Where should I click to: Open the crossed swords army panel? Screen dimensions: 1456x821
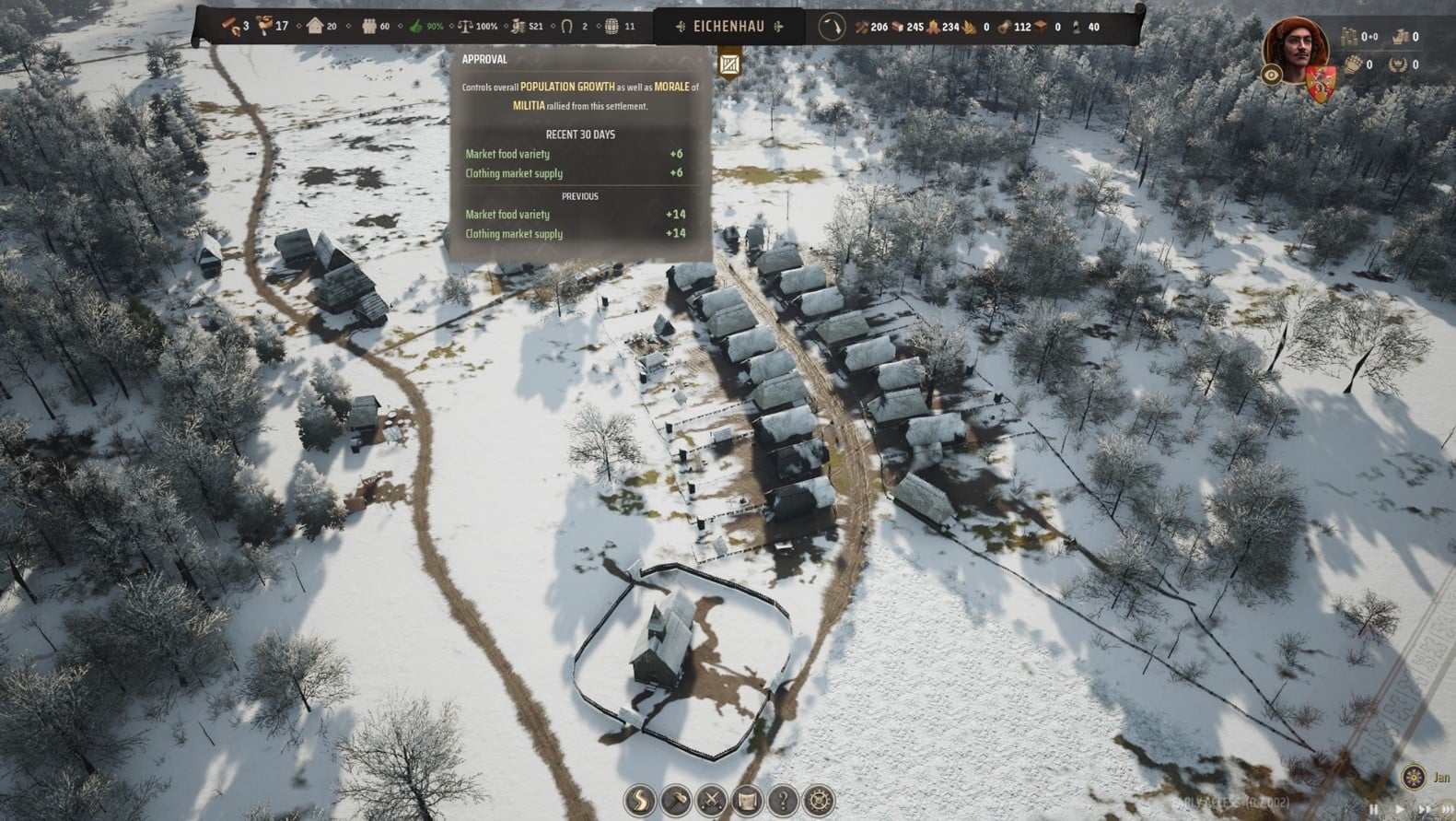(x=712, y=800)
